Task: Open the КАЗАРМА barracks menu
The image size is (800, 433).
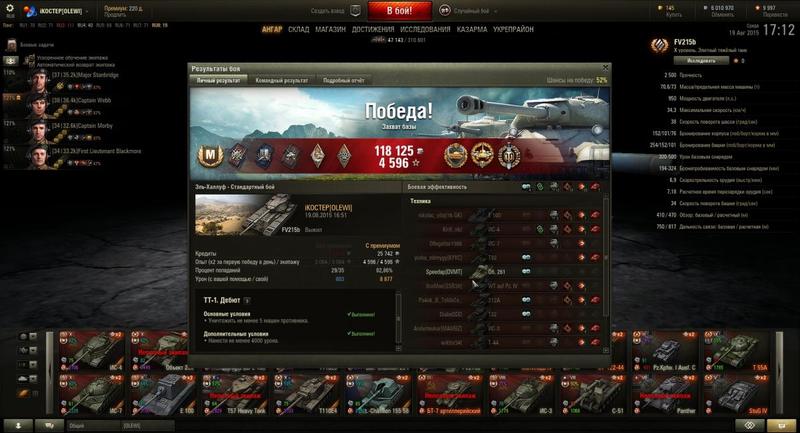Action: [x=472, y=30]
